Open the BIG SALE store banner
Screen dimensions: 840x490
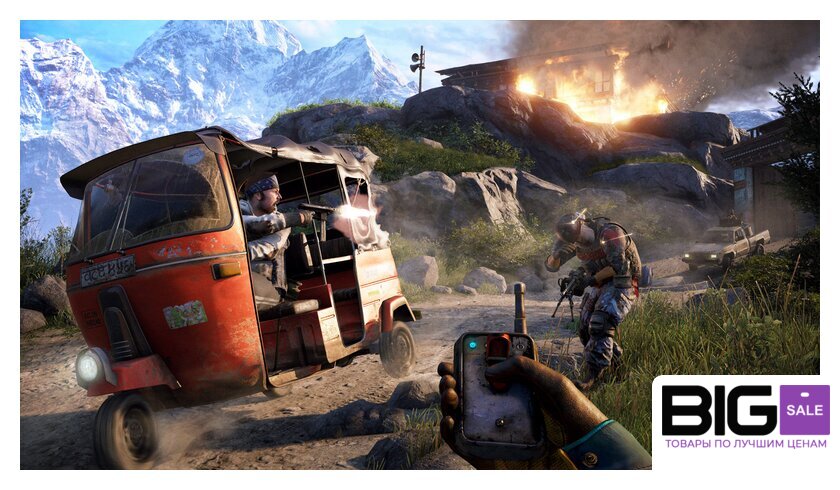coord(744,418)
